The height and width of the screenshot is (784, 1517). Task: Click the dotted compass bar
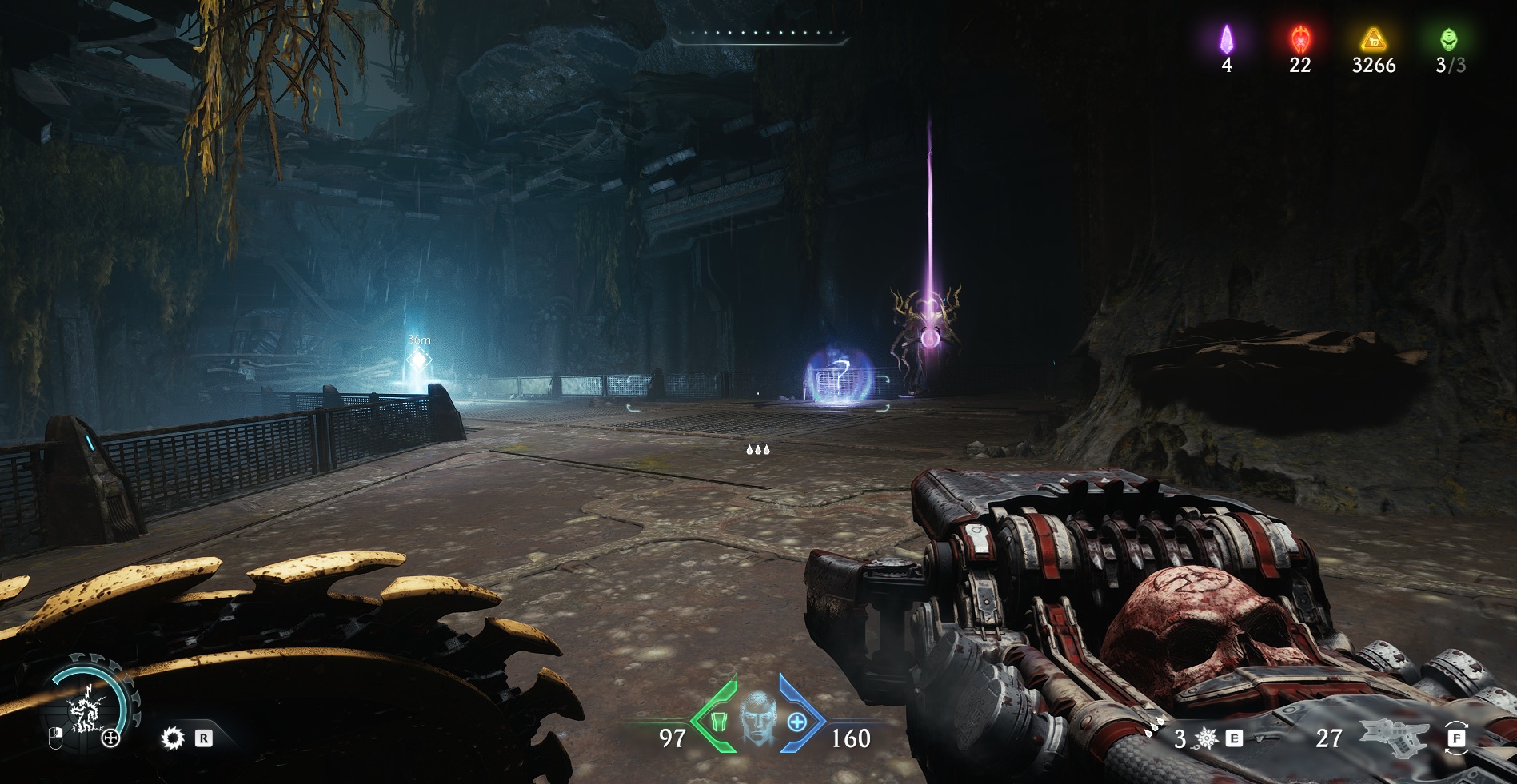pos(760,34)
